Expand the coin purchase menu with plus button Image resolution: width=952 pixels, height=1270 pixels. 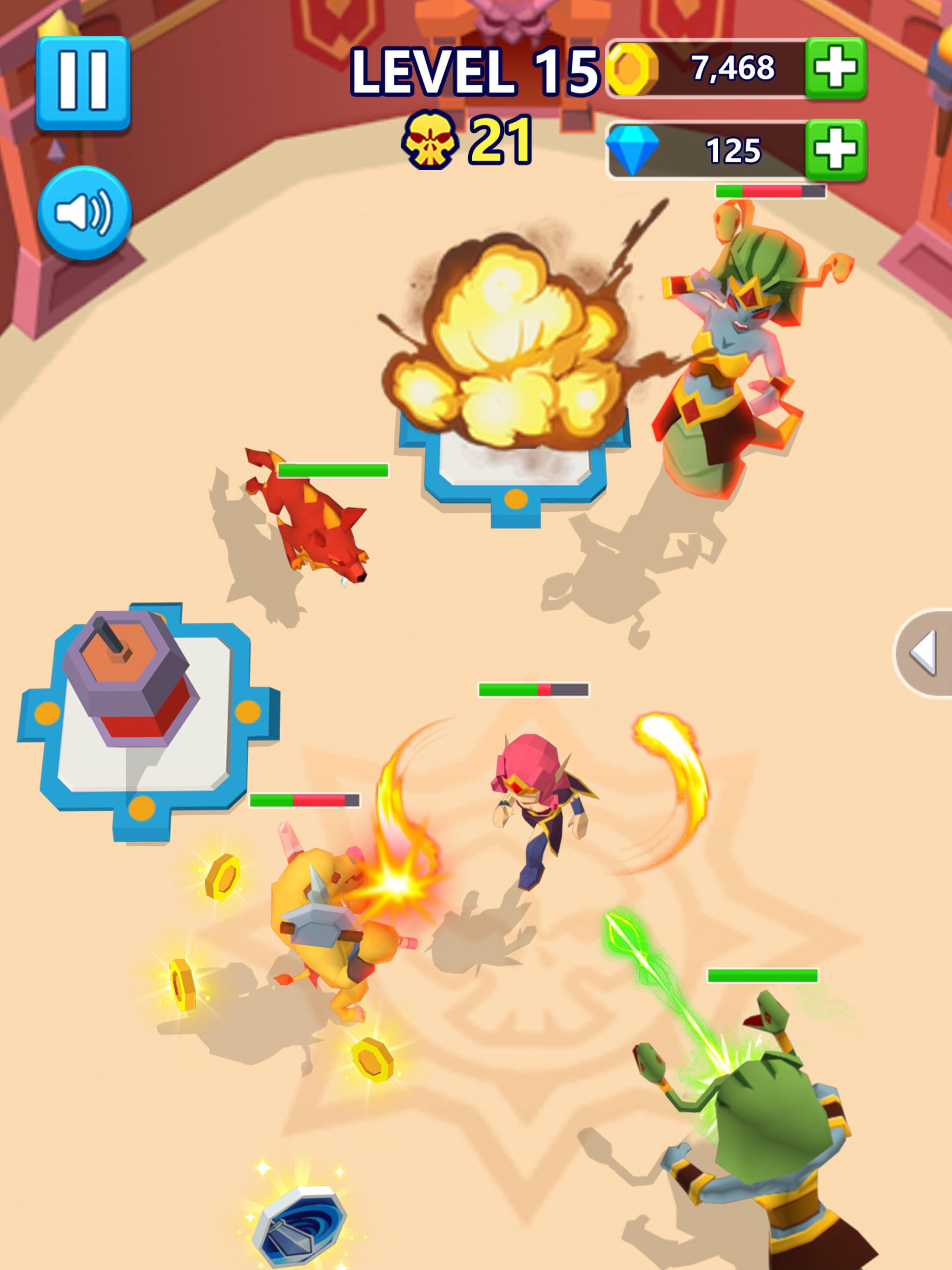tap(833, 69)
